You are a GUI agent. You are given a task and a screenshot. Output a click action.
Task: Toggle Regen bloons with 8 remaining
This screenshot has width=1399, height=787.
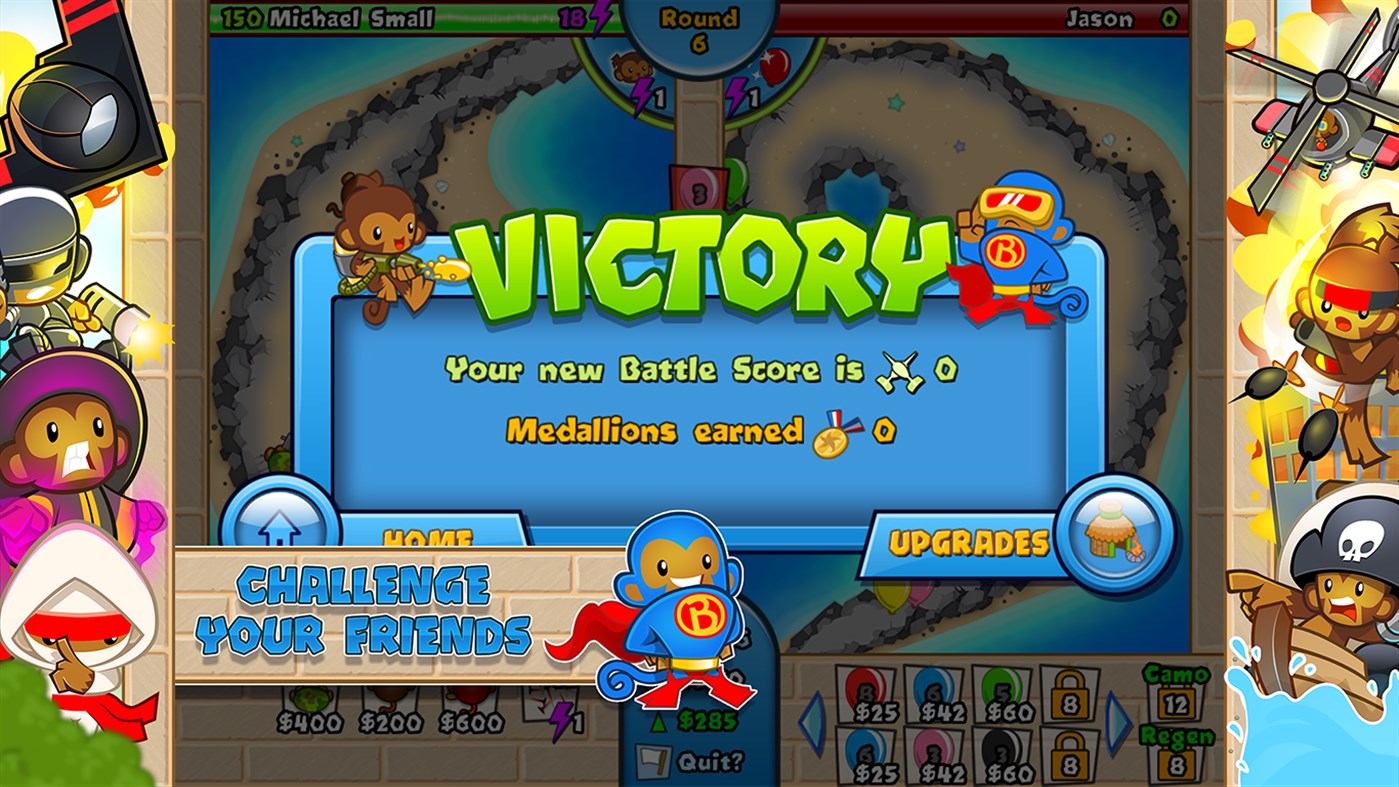coord(1179,762)
